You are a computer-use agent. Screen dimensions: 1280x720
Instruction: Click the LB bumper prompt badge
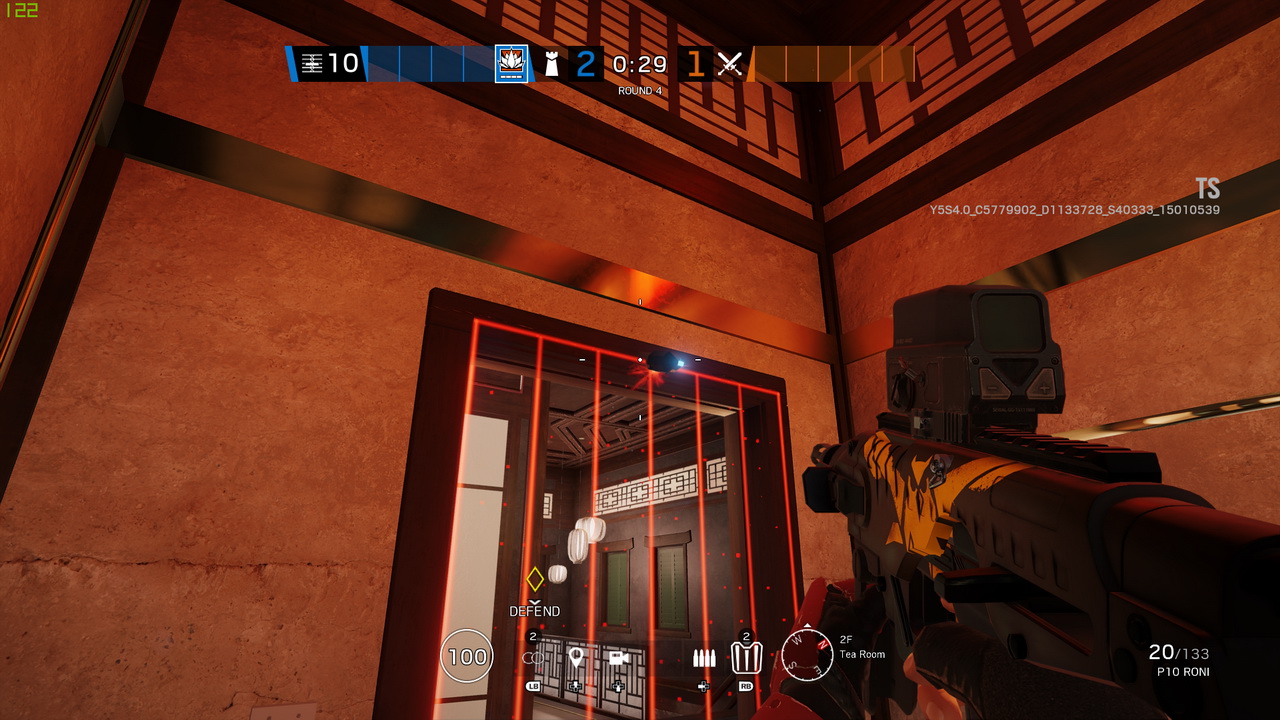[534, 686]
